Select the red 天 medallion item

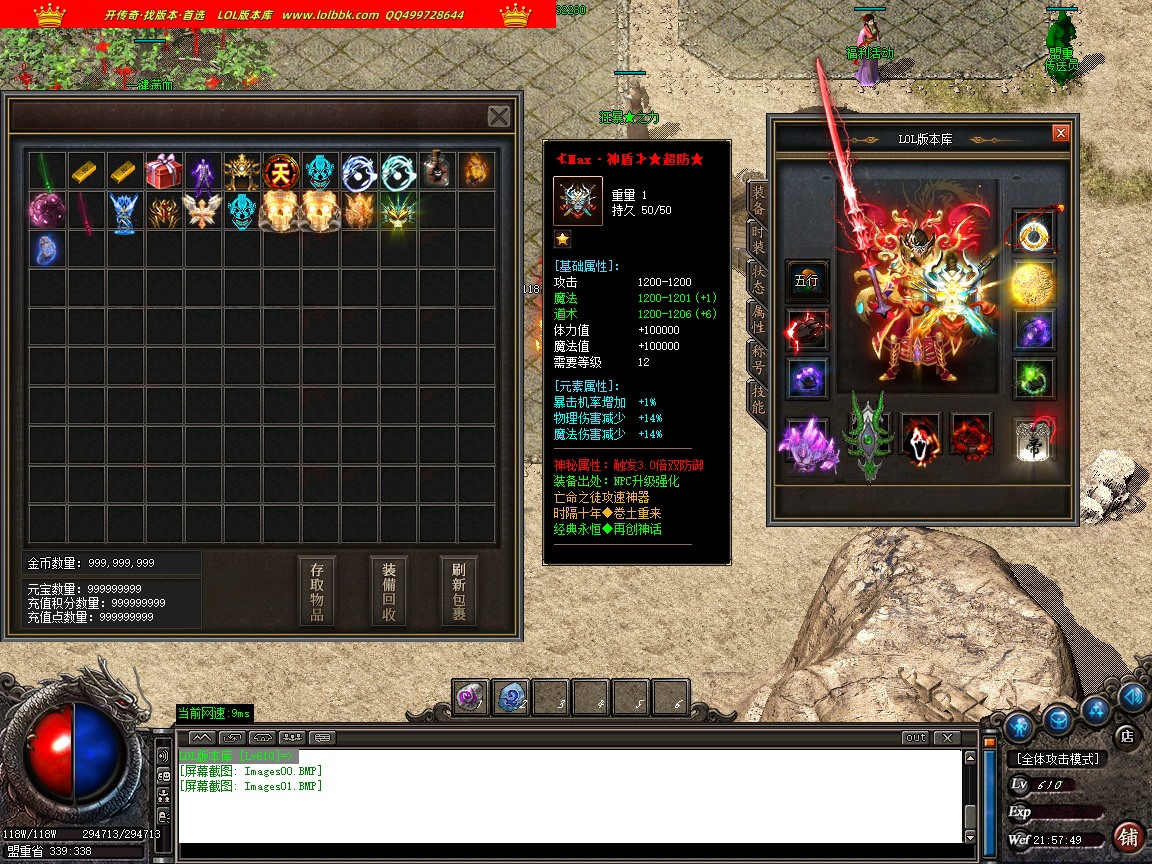[x=281, y=171]
